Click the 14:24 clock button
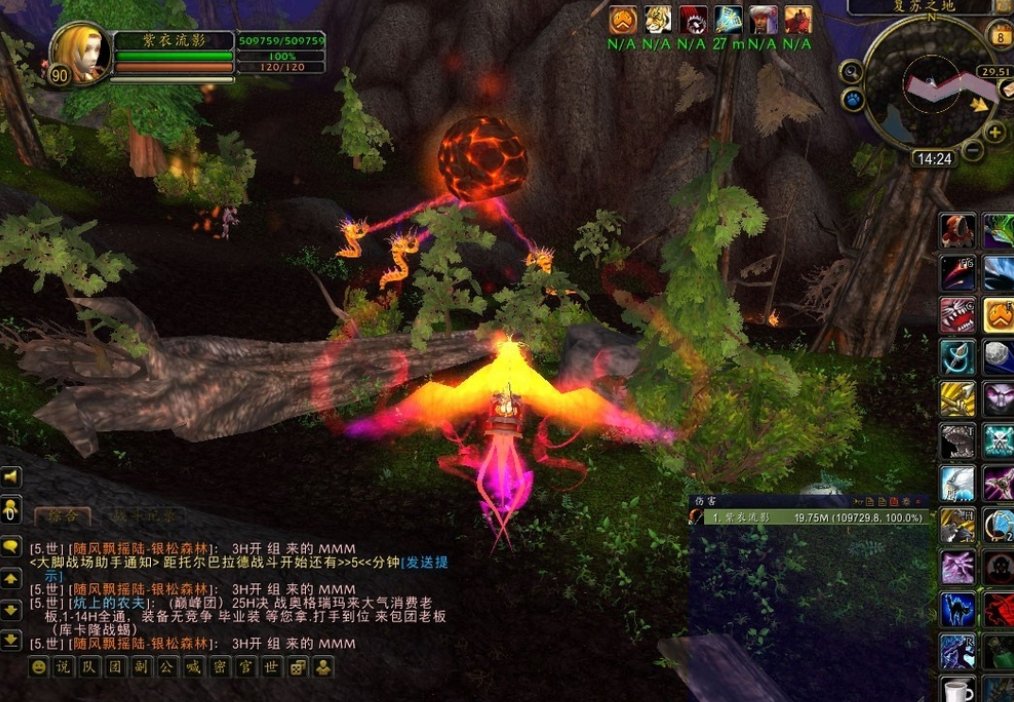 point(933,158)
